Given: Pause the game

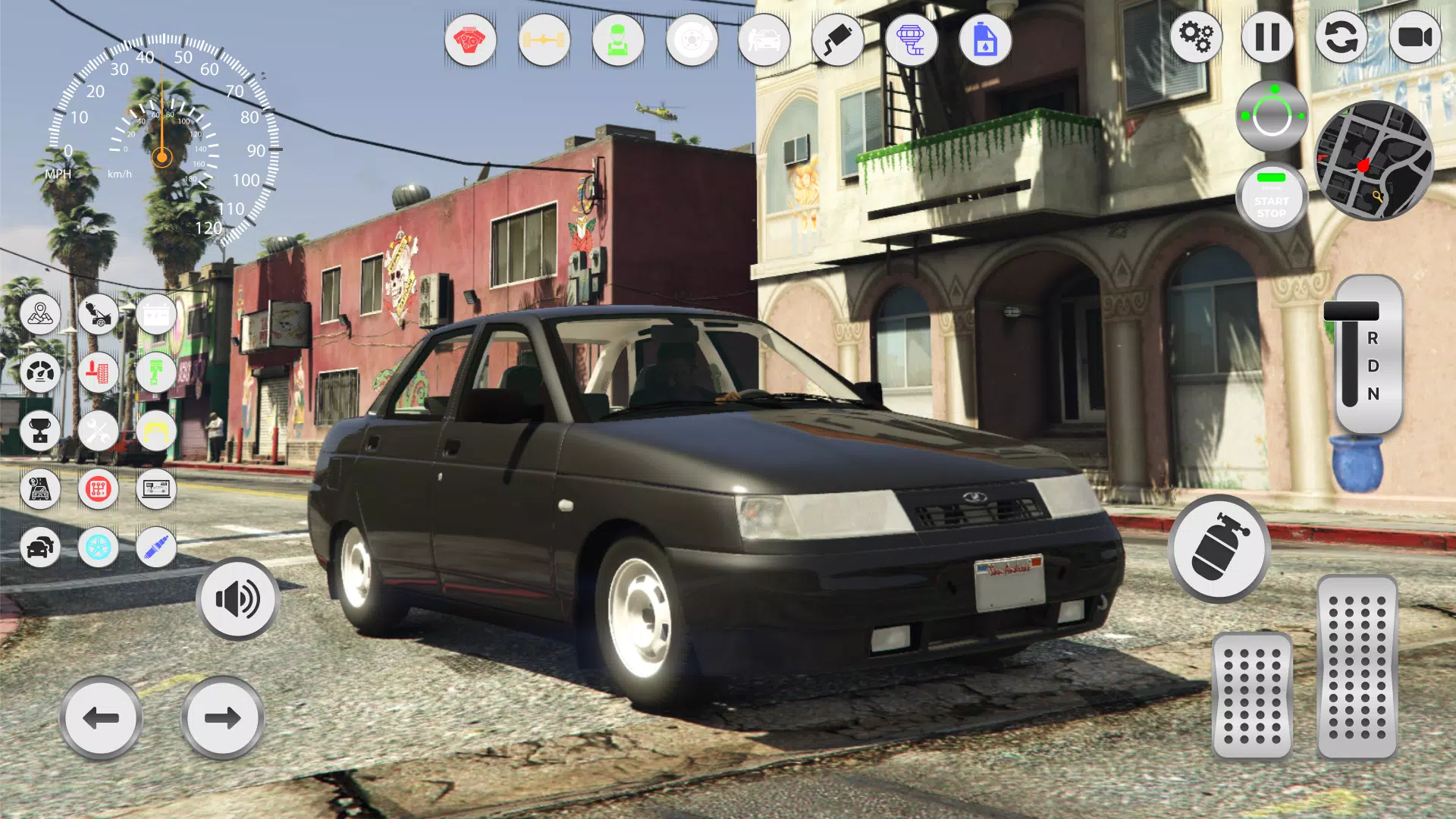Looking at the screenshot, I should 1268,37.
